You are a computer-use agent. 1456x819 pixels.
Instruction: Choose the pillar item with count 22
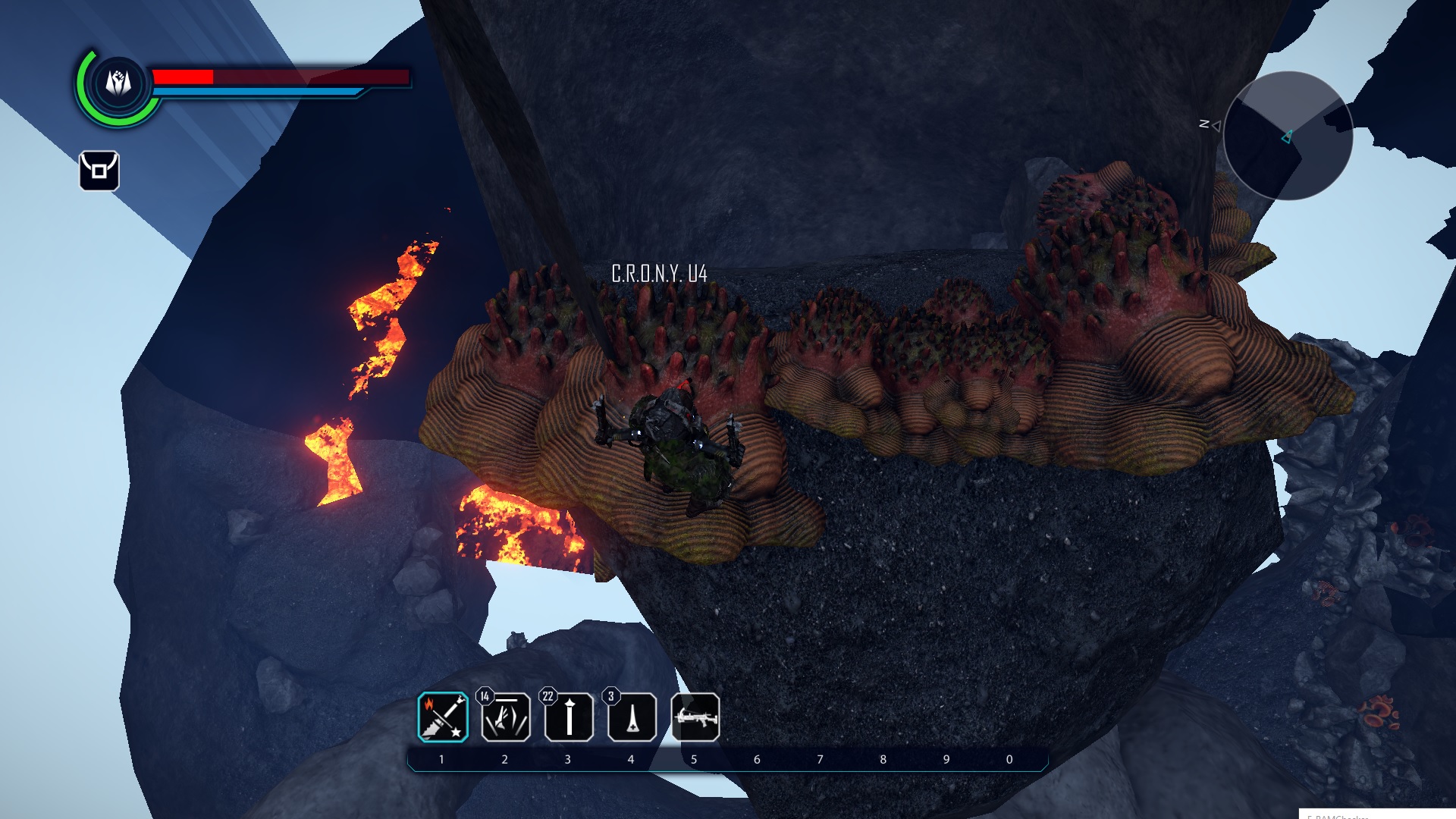[x=569, y=717]
